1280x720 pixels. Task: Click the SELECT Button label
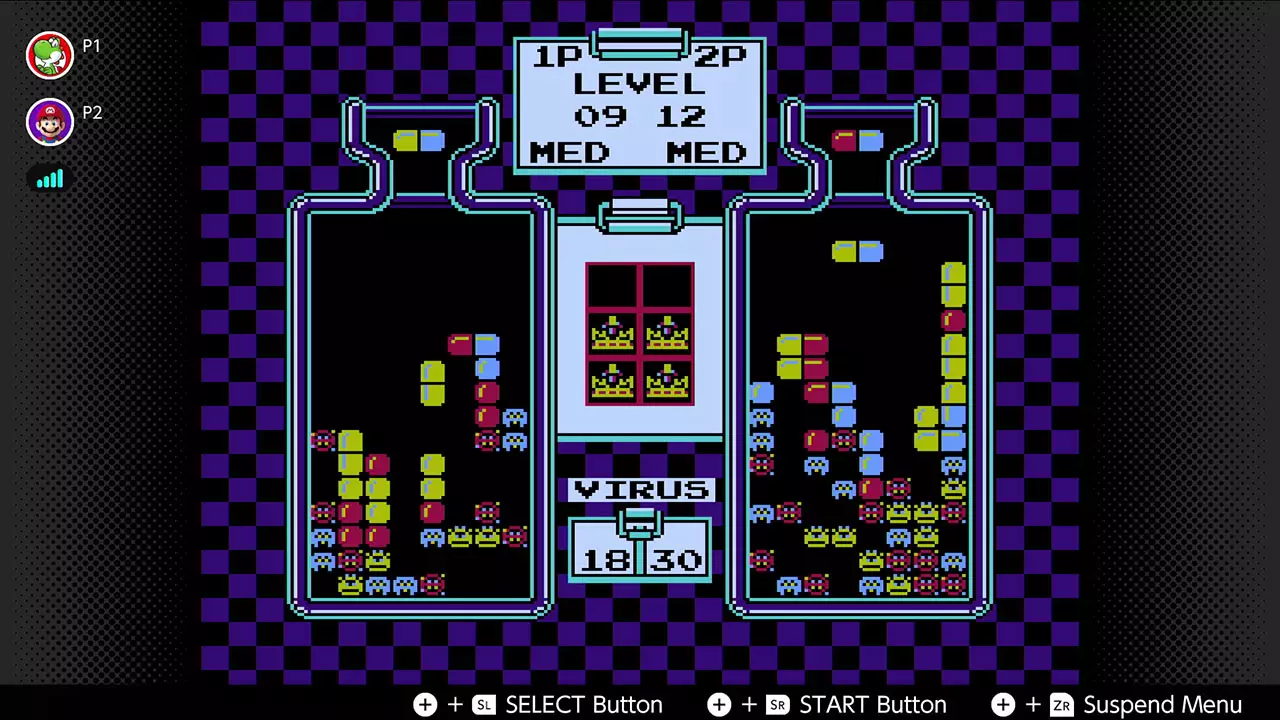coord(585,705)
